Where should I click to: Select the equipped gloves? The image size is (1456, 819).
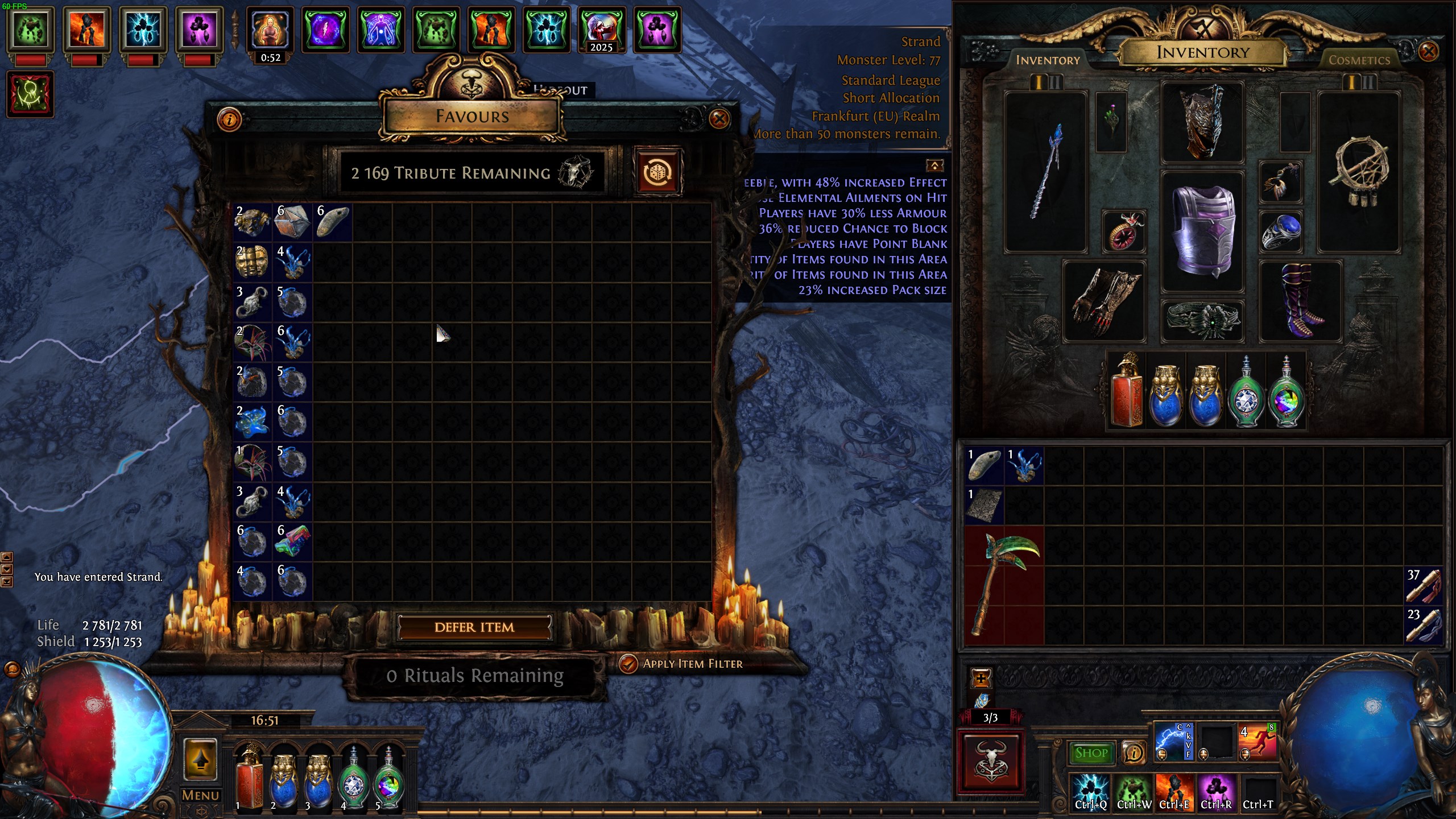click(1104, 301)
